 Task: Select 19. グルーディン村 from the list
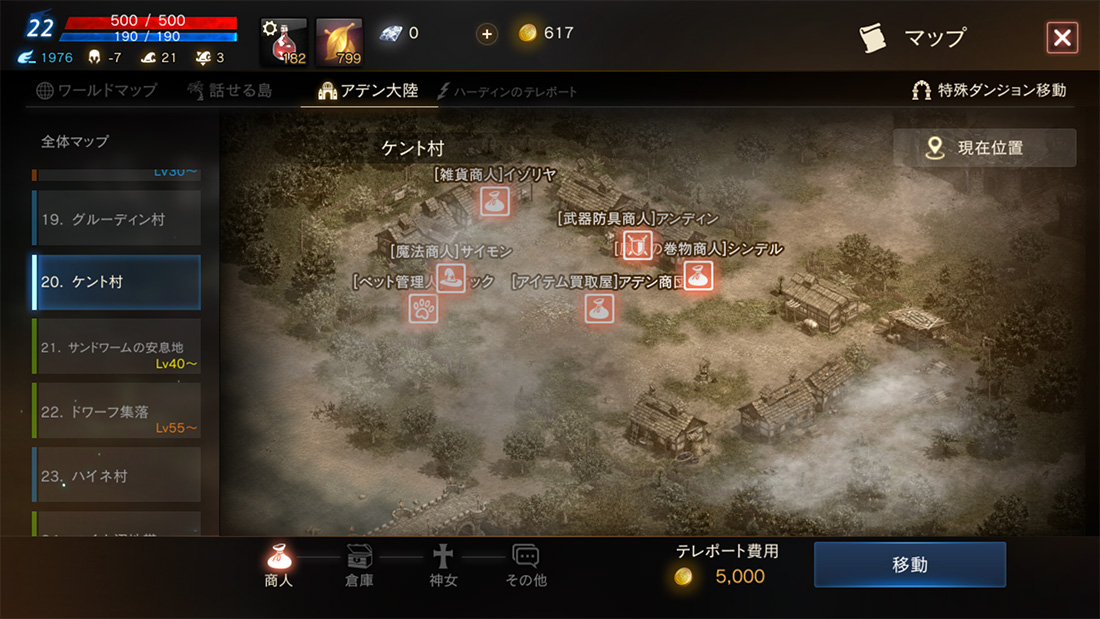point(117,219)
